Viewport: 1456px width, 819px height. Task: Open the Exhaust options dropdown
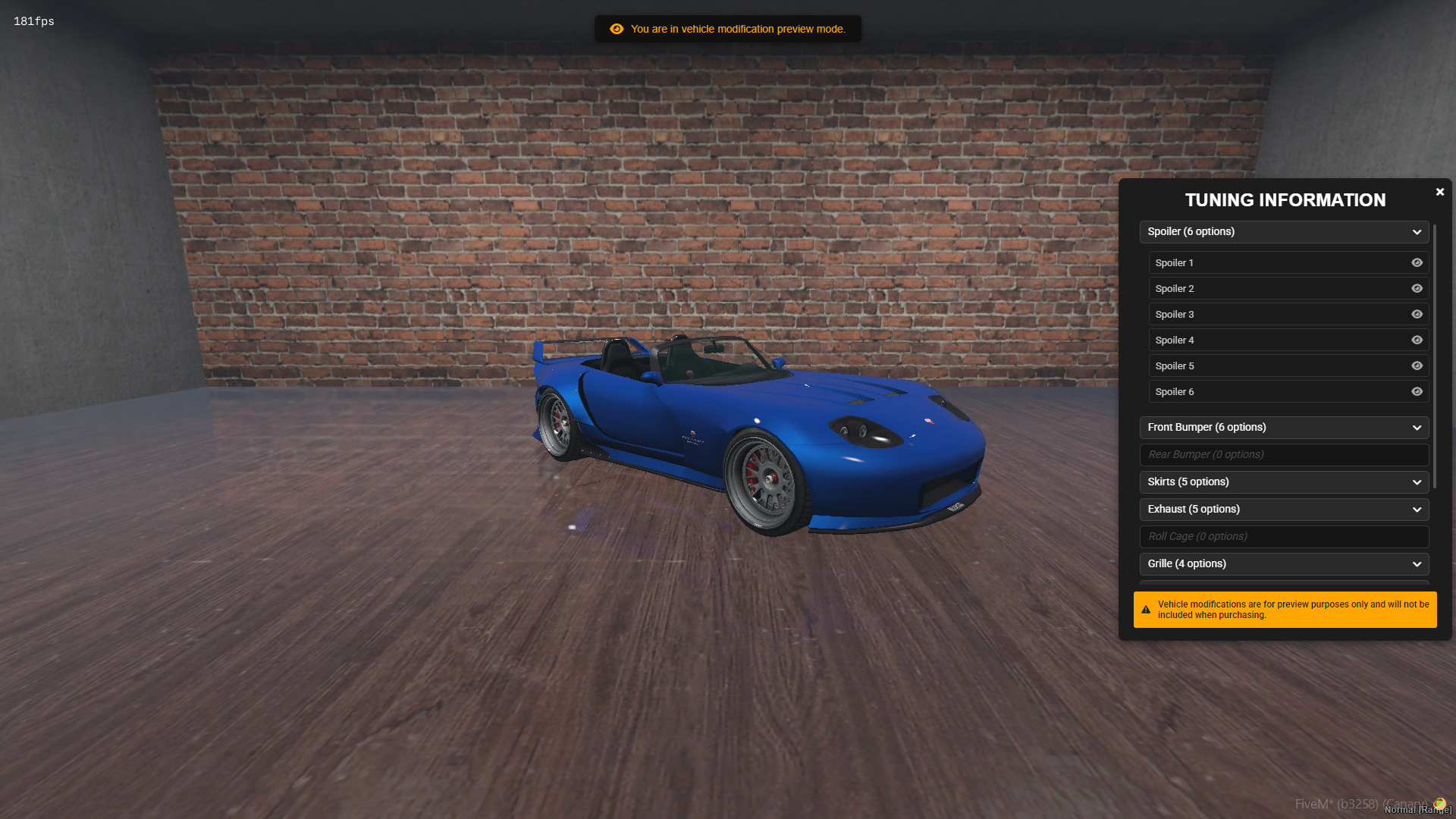coord(1284,510)
